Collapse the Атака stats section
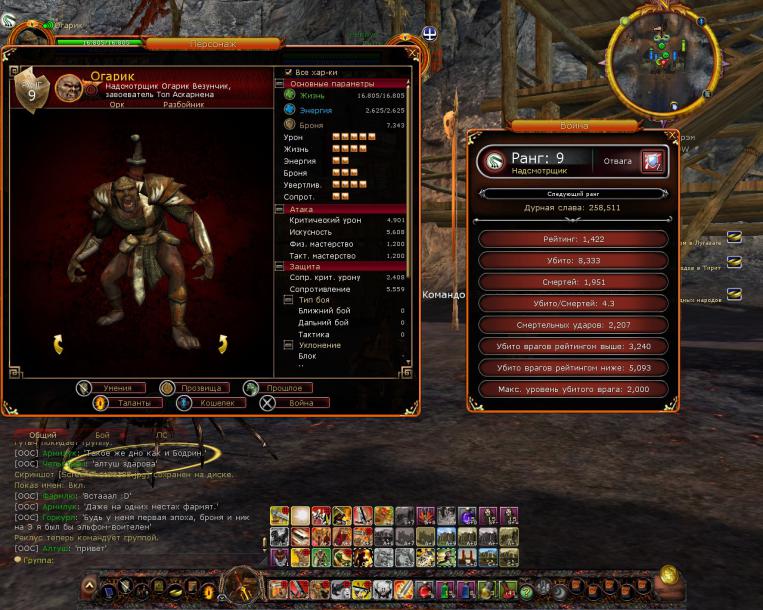The width and height of the screenshot is (763, 610). pos(281,209)
